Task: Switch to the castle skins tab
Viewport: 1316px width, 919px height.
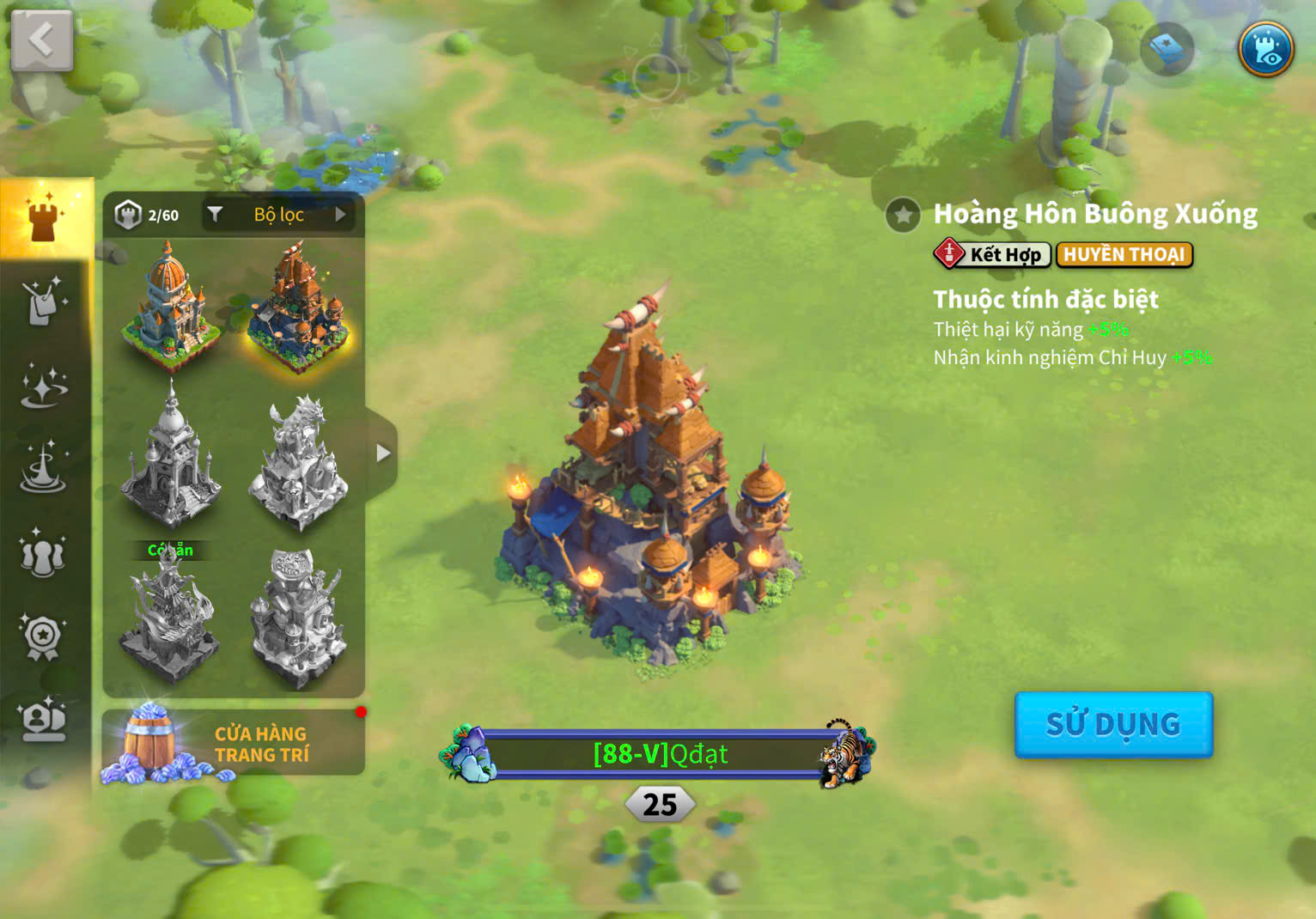Action: [44, 218]
